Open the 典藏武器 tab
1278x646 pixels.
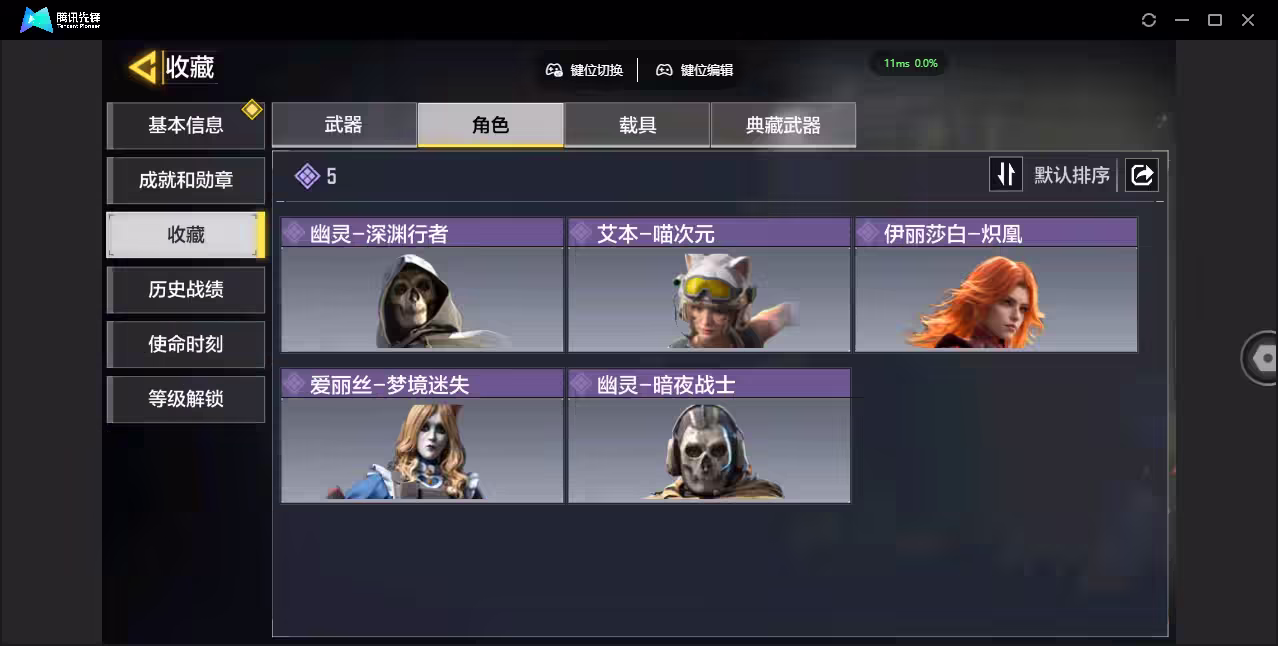(x=783, y=125)
